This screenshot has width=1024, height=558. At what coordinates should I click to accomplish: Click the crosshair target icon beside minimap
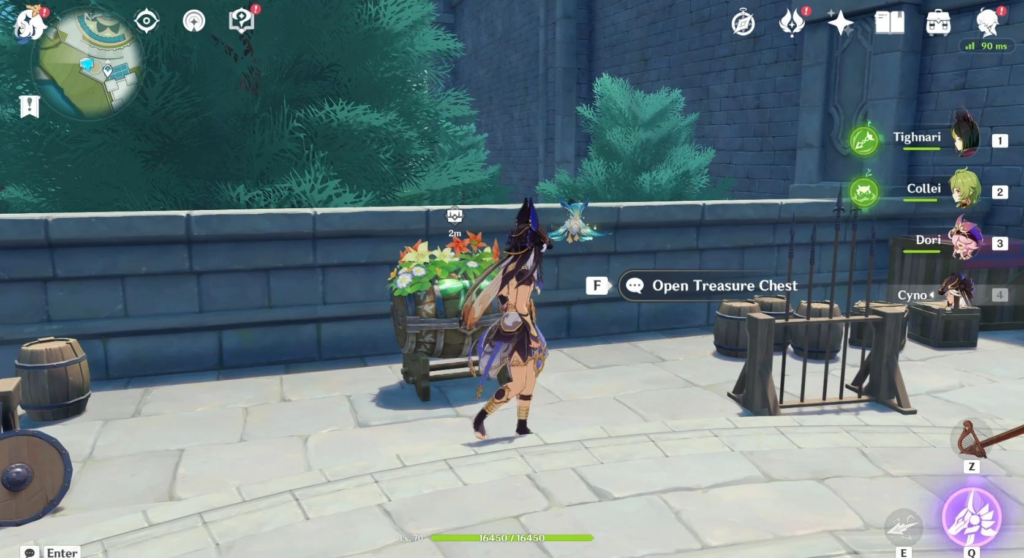147,21
